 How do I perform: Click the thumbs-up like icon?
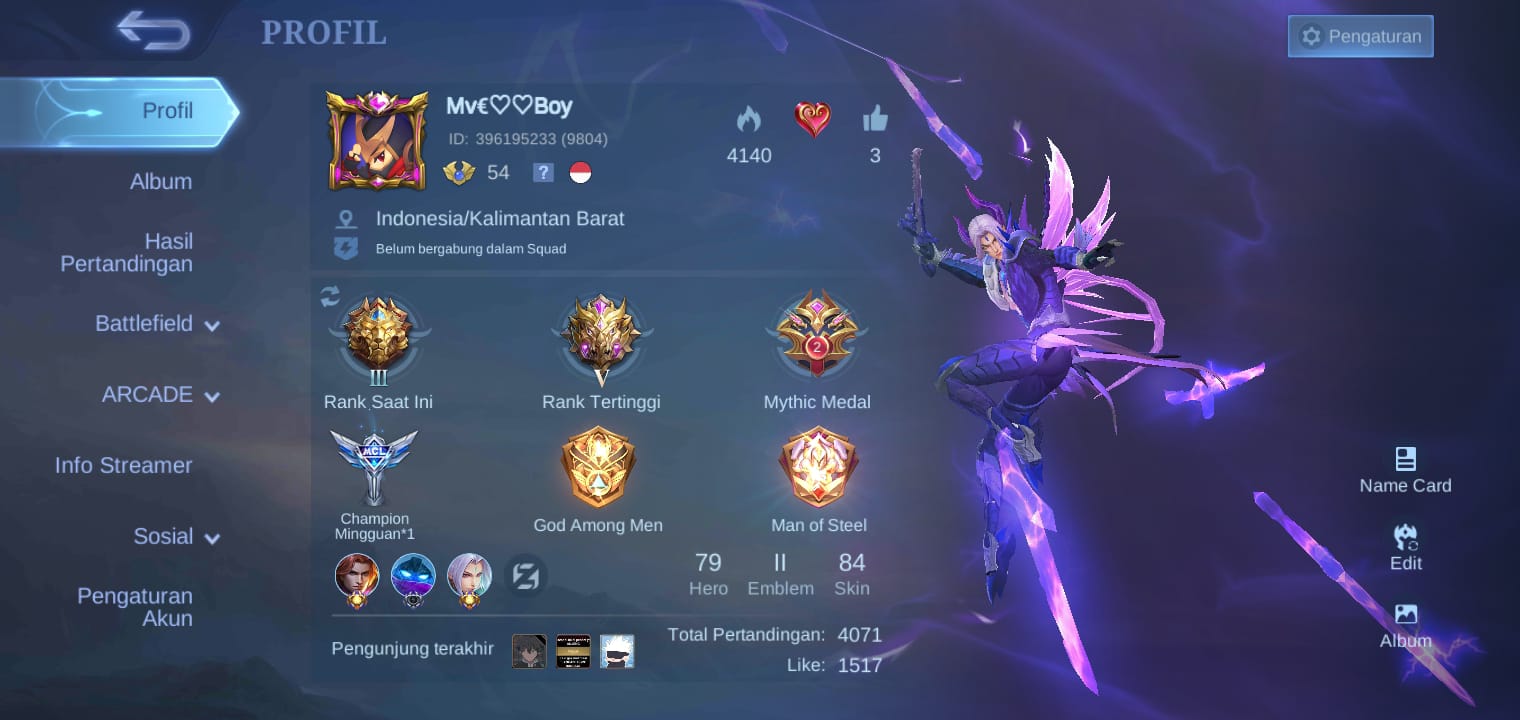[875, 121]
